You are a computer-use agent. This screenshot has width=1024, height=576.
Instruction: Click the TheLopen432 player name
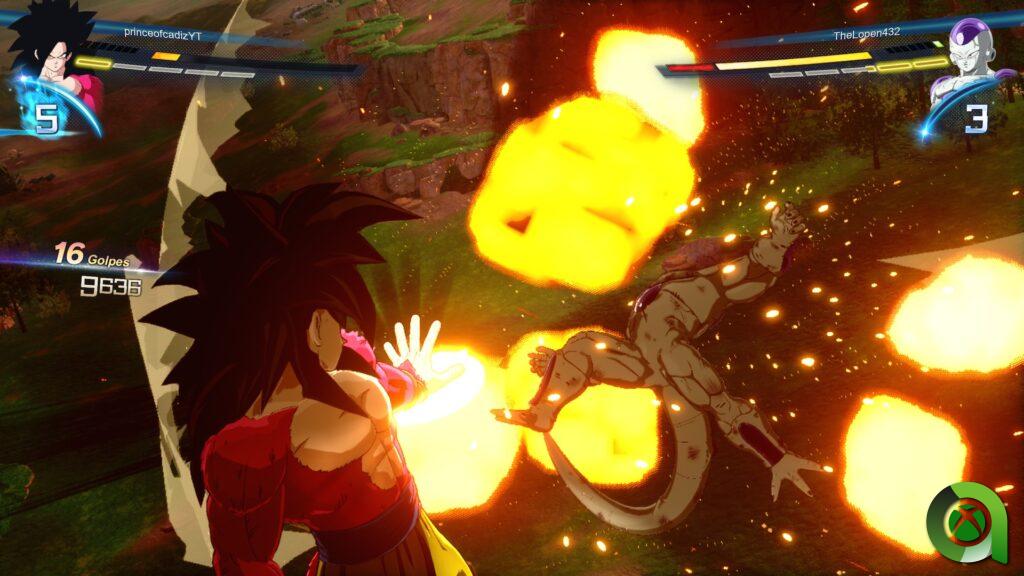coord(867,32)
